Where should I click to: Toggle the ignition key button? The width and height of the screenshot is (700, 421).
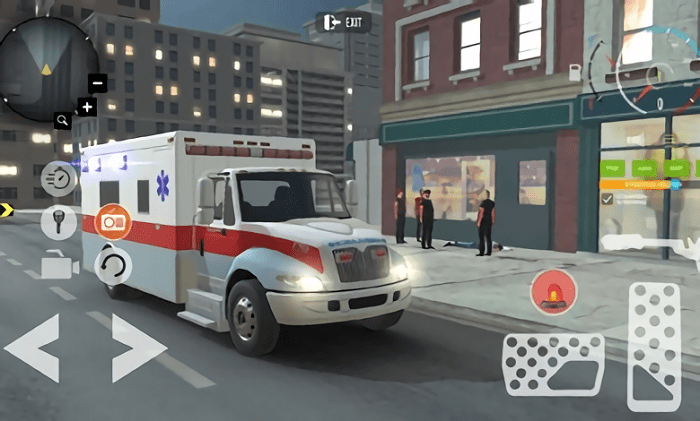tap(59, 220)
